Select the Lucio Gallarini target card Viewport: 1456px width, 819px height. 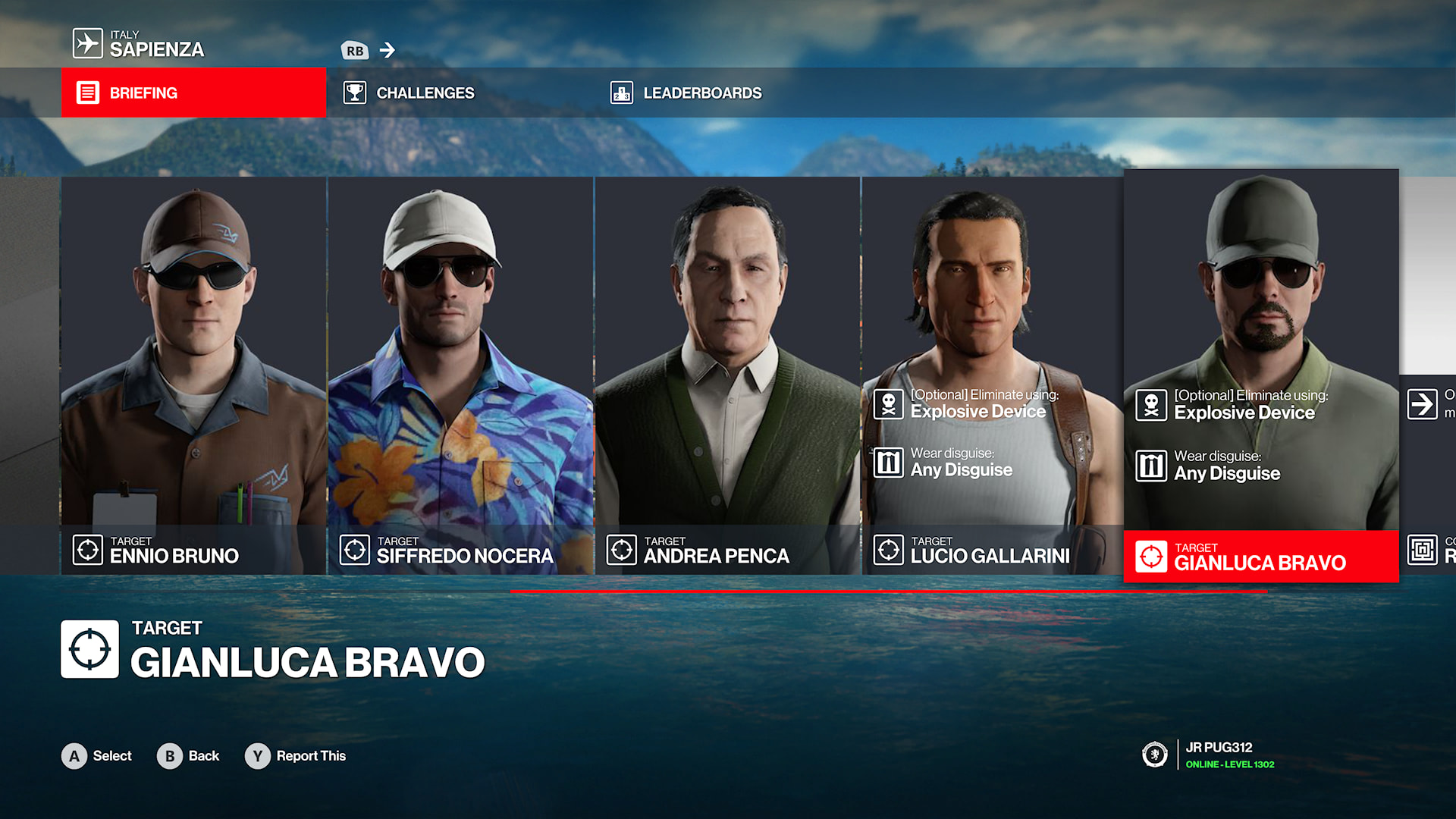click(x=992, y=375)
